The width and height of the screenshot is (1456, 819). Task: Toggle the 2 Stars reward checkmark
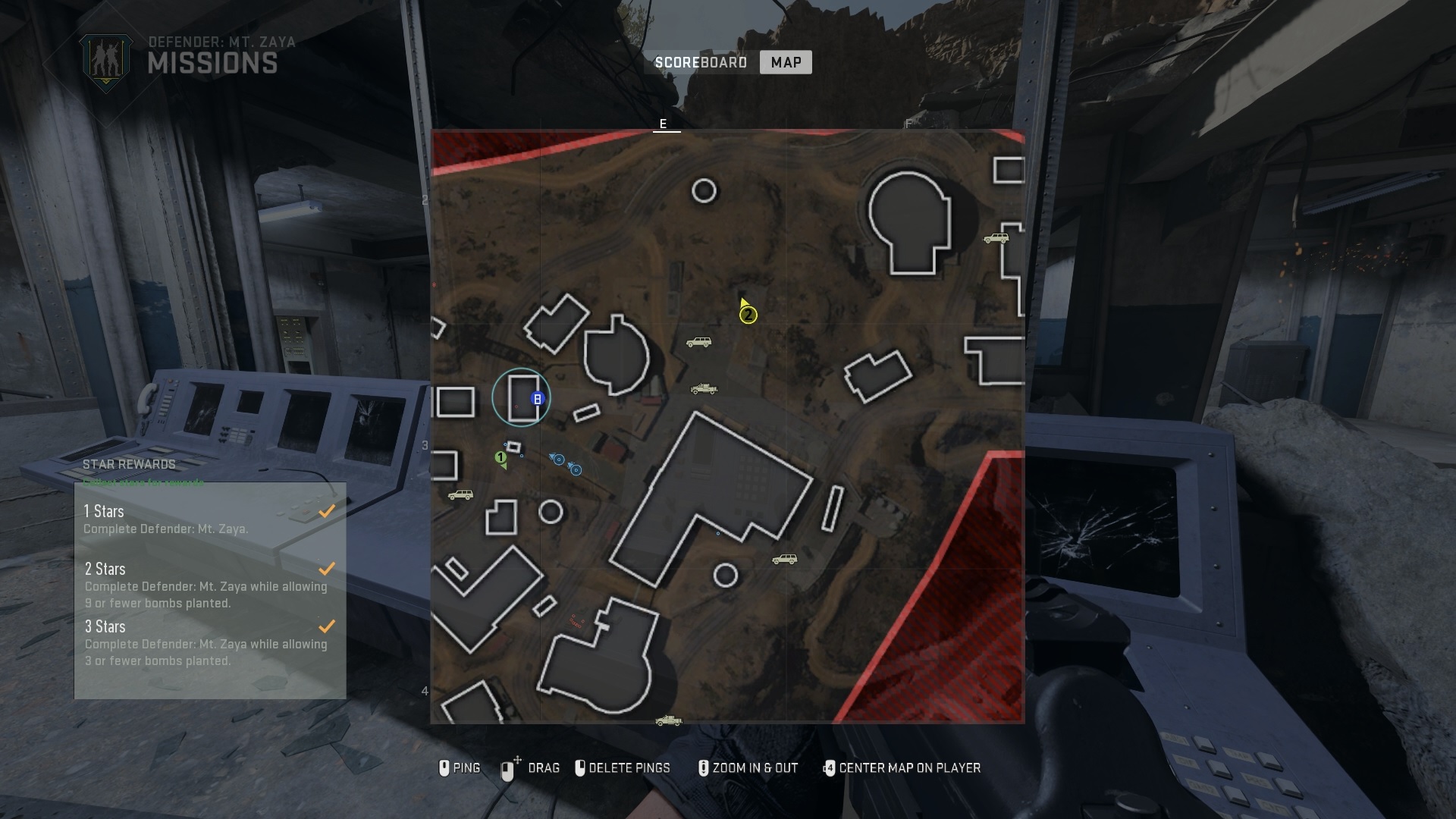[327, 569]
